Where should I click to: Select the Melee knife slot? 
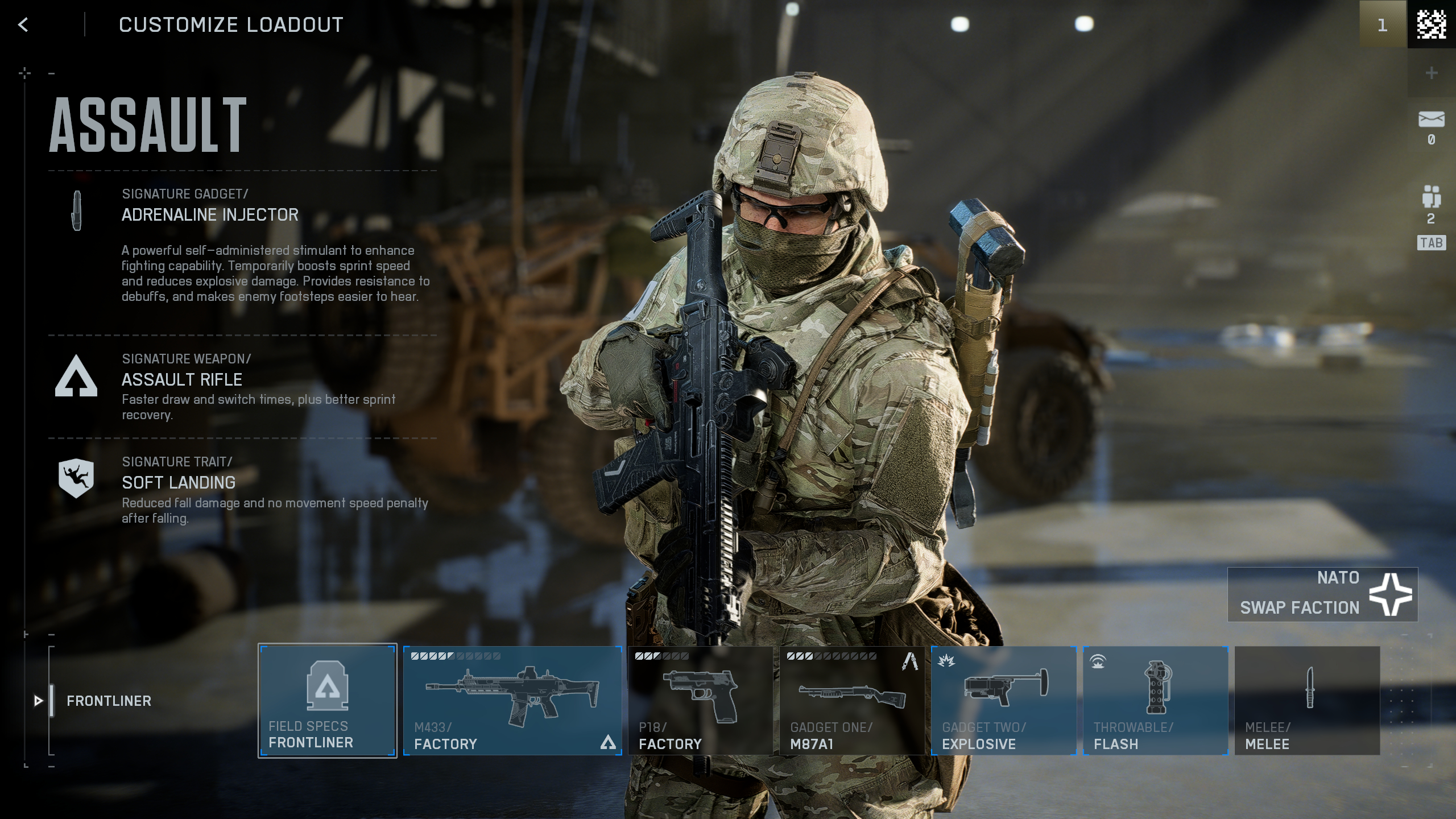point(1305,700)
